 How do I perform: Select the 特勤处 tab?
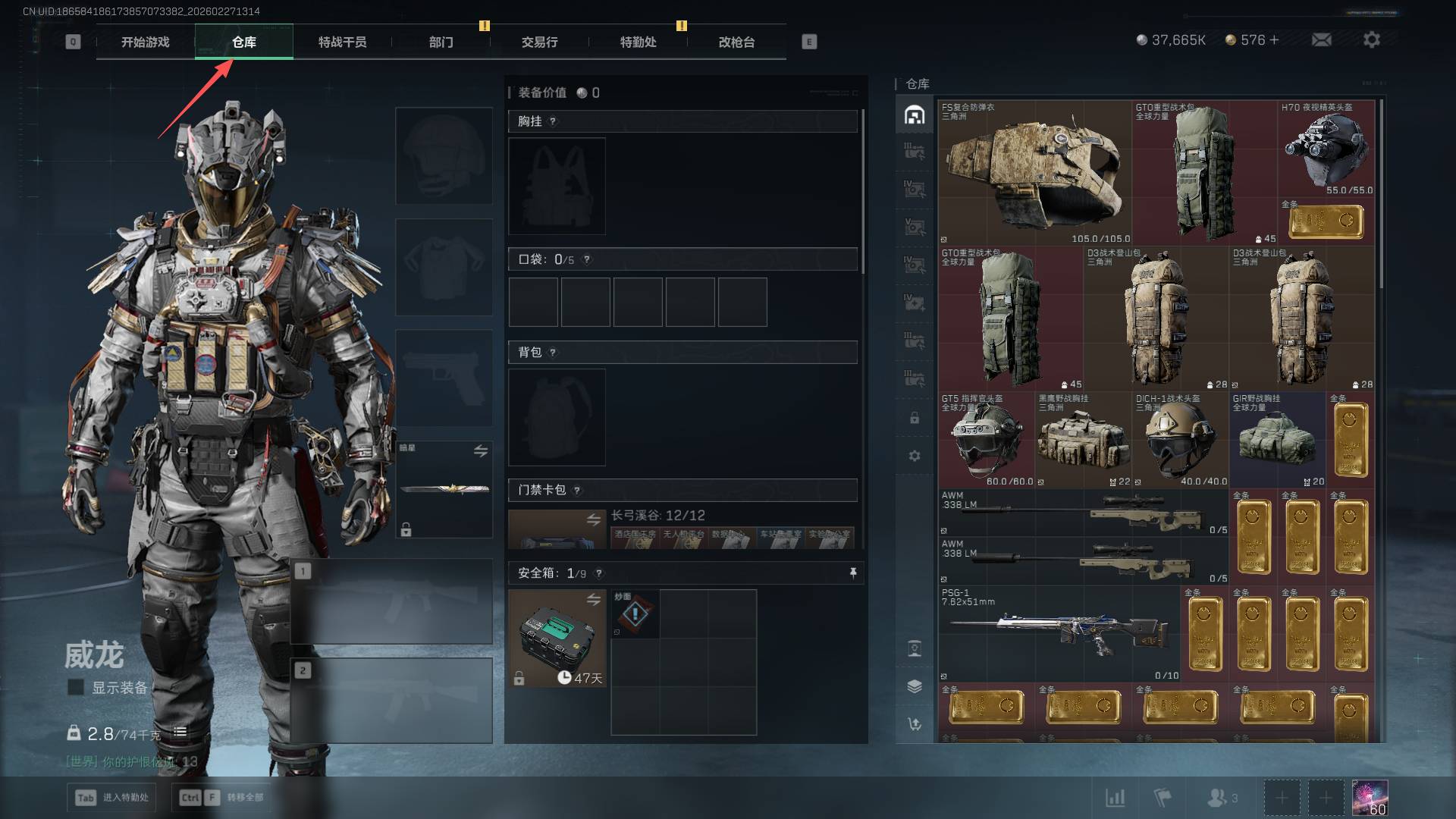[638, 42]
